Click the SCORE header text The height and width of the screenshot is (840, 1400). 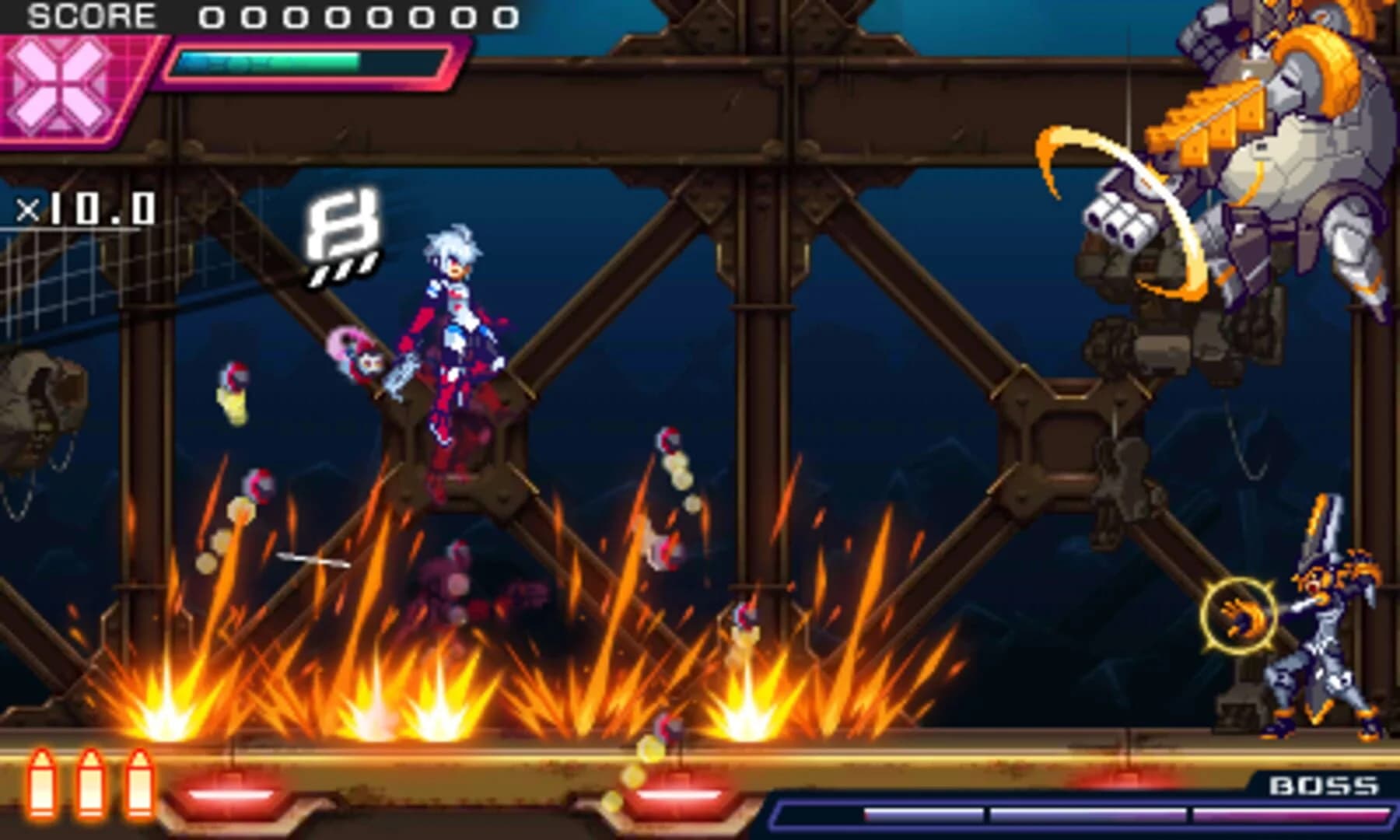click(93, 14)
